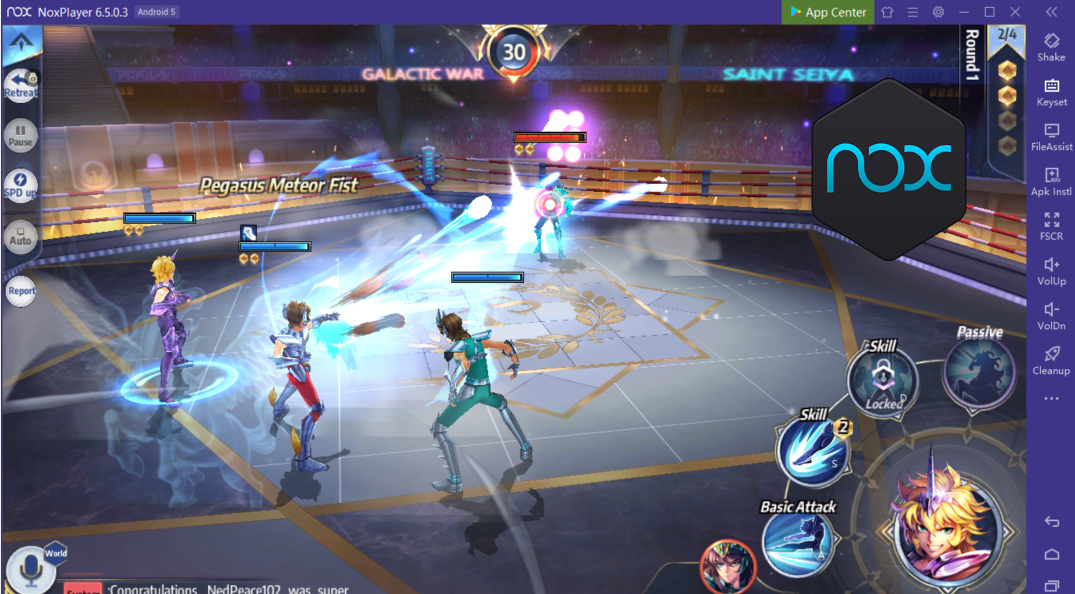Open the battle Report
1075x594 pixels.
(x=21, y=290)
